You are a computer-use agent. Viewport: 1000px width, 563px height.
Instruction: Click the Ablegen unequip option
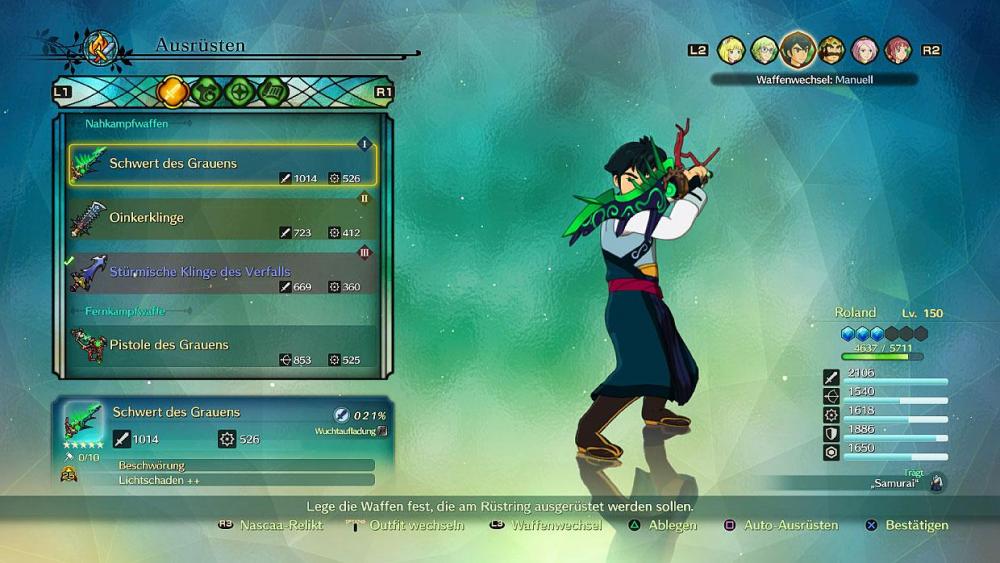pos(672,525)
